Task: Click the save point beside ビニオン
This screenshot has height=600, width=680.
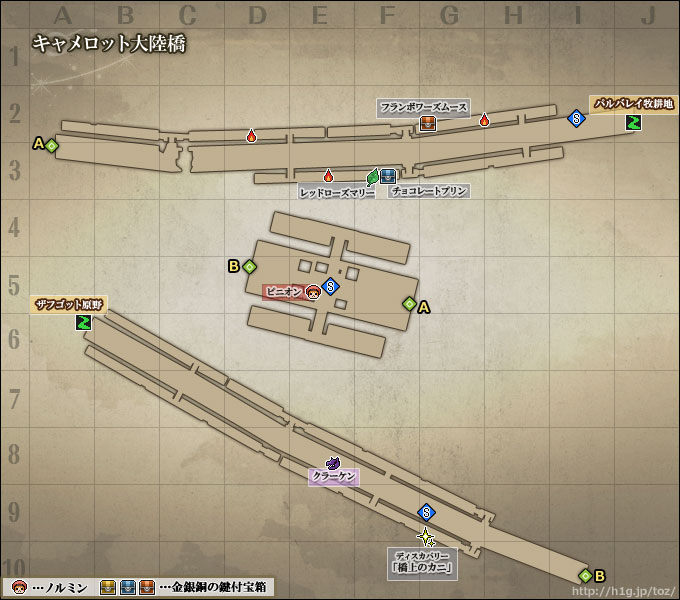Action: click(x=330, y=286)
